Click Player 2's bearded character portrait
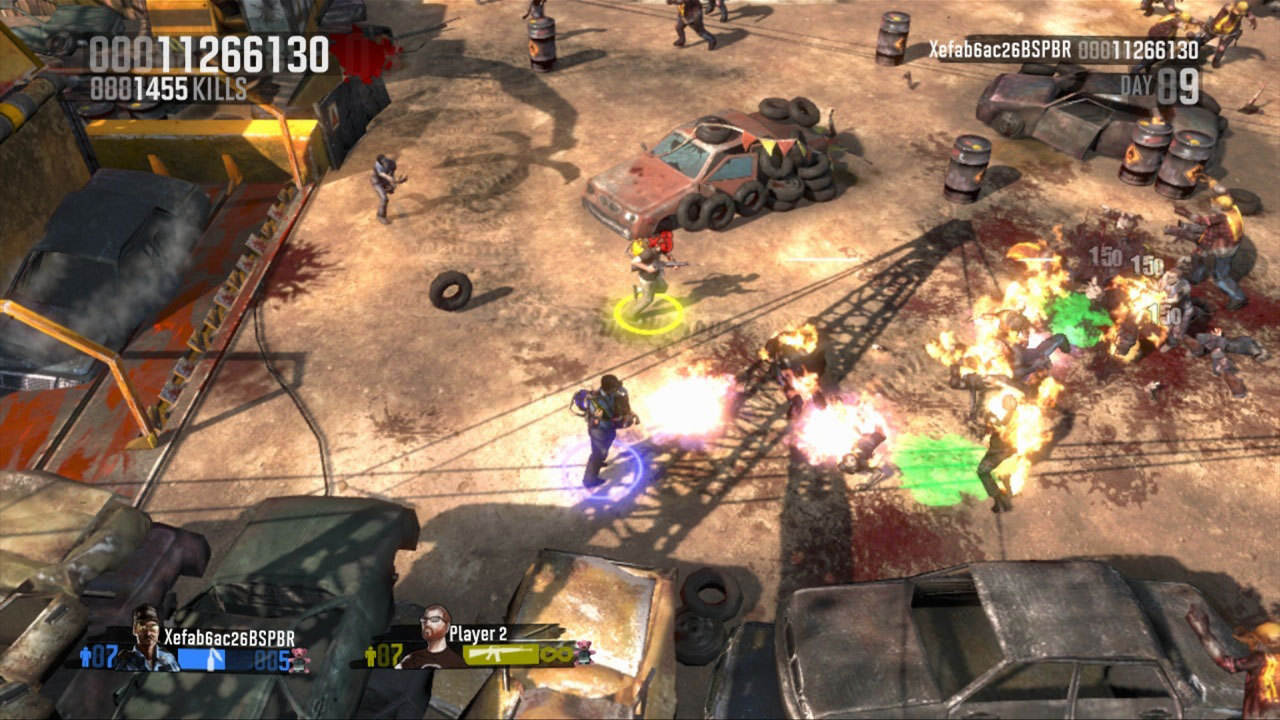Viewport: 1280px width, 720px height. [x=435, y=637]
